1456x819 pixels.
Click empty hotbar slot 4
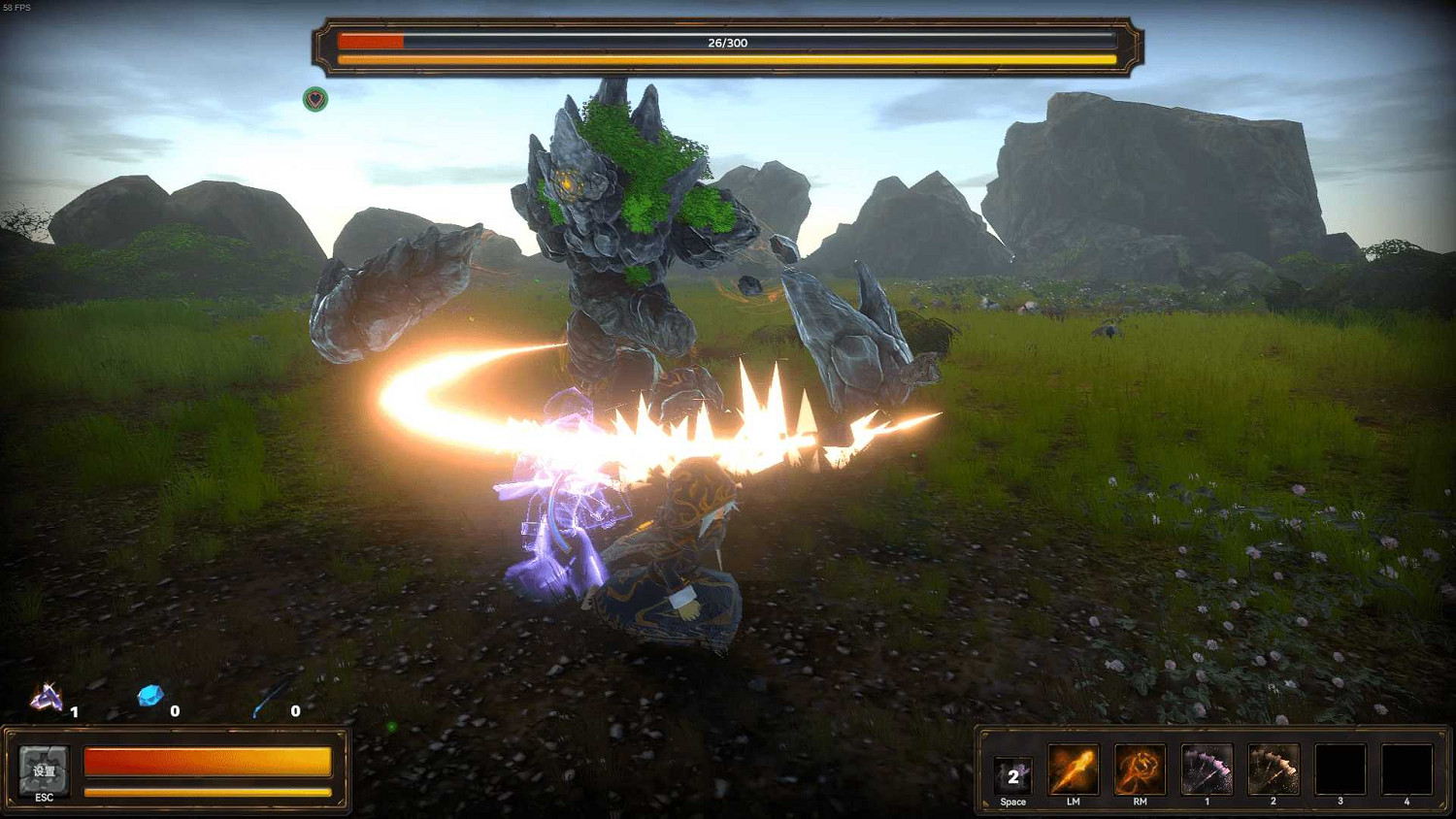point(1406,770)
